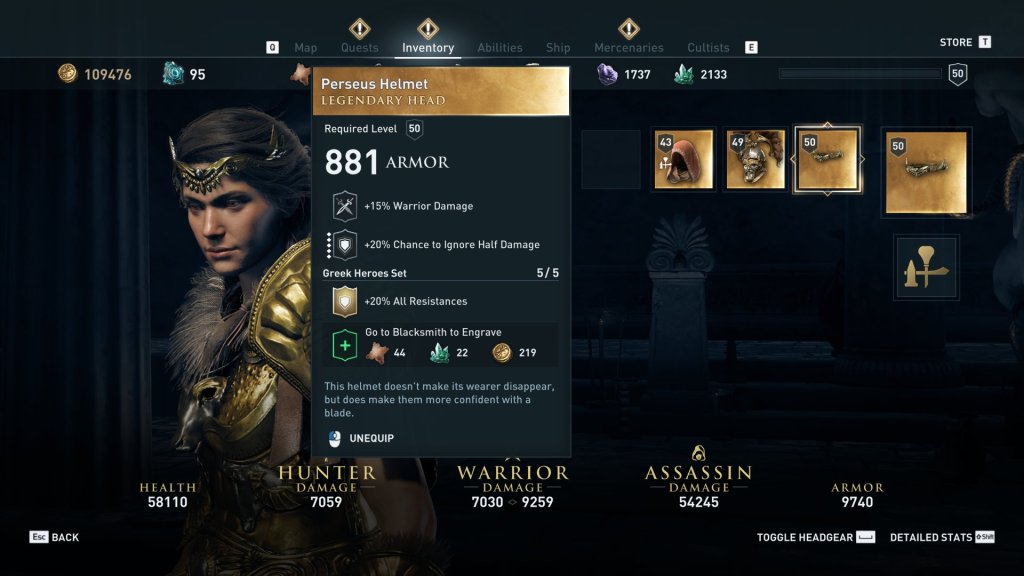Go to the Abilities tab
Image resolution: width=1024 pixels, height=576 pixels.
[500, 48]
